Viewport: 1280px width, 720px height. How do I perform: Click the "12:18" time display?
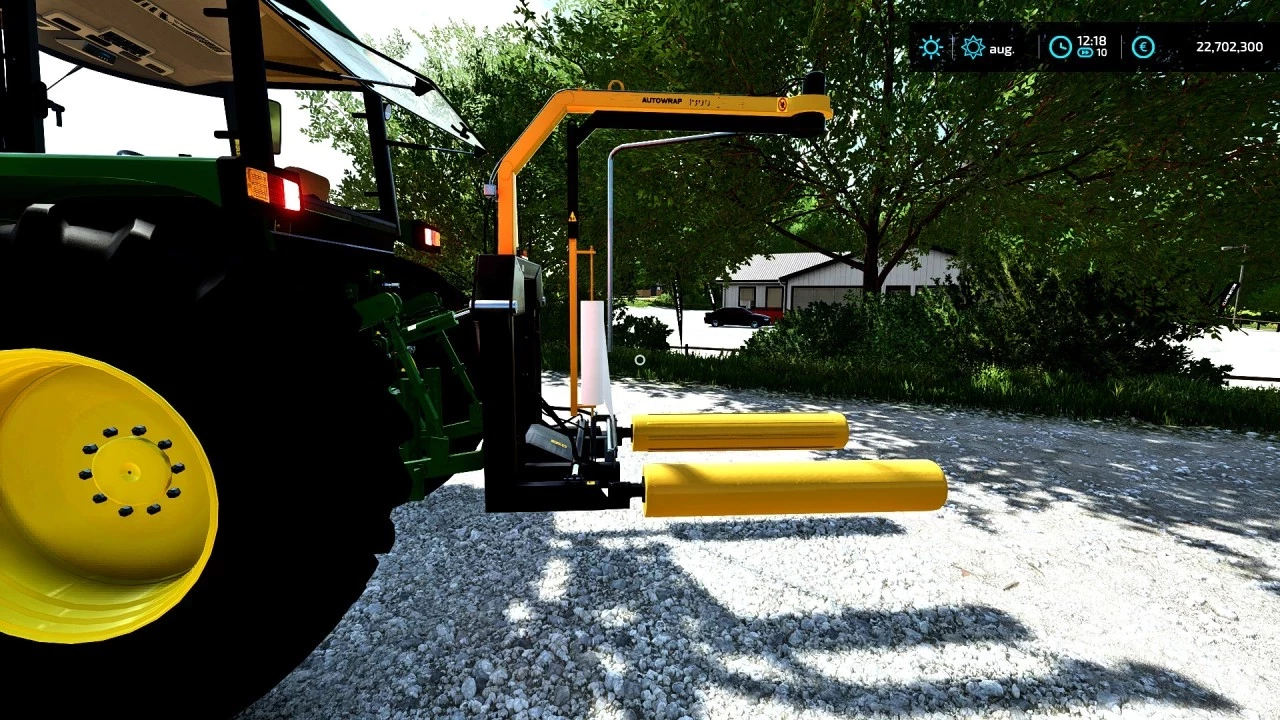coord(1093,41)
